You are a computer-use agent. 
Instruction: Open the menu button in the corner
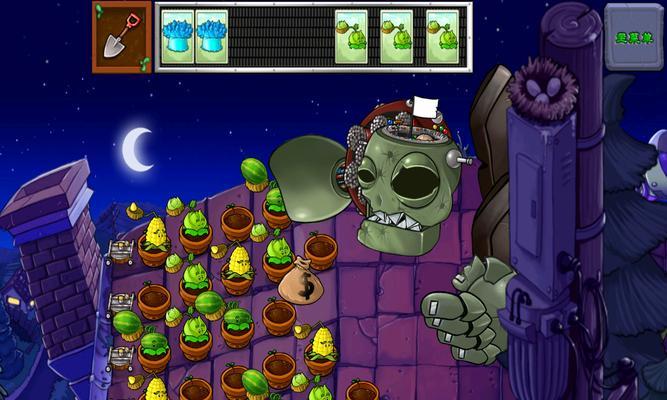(634, 36)
